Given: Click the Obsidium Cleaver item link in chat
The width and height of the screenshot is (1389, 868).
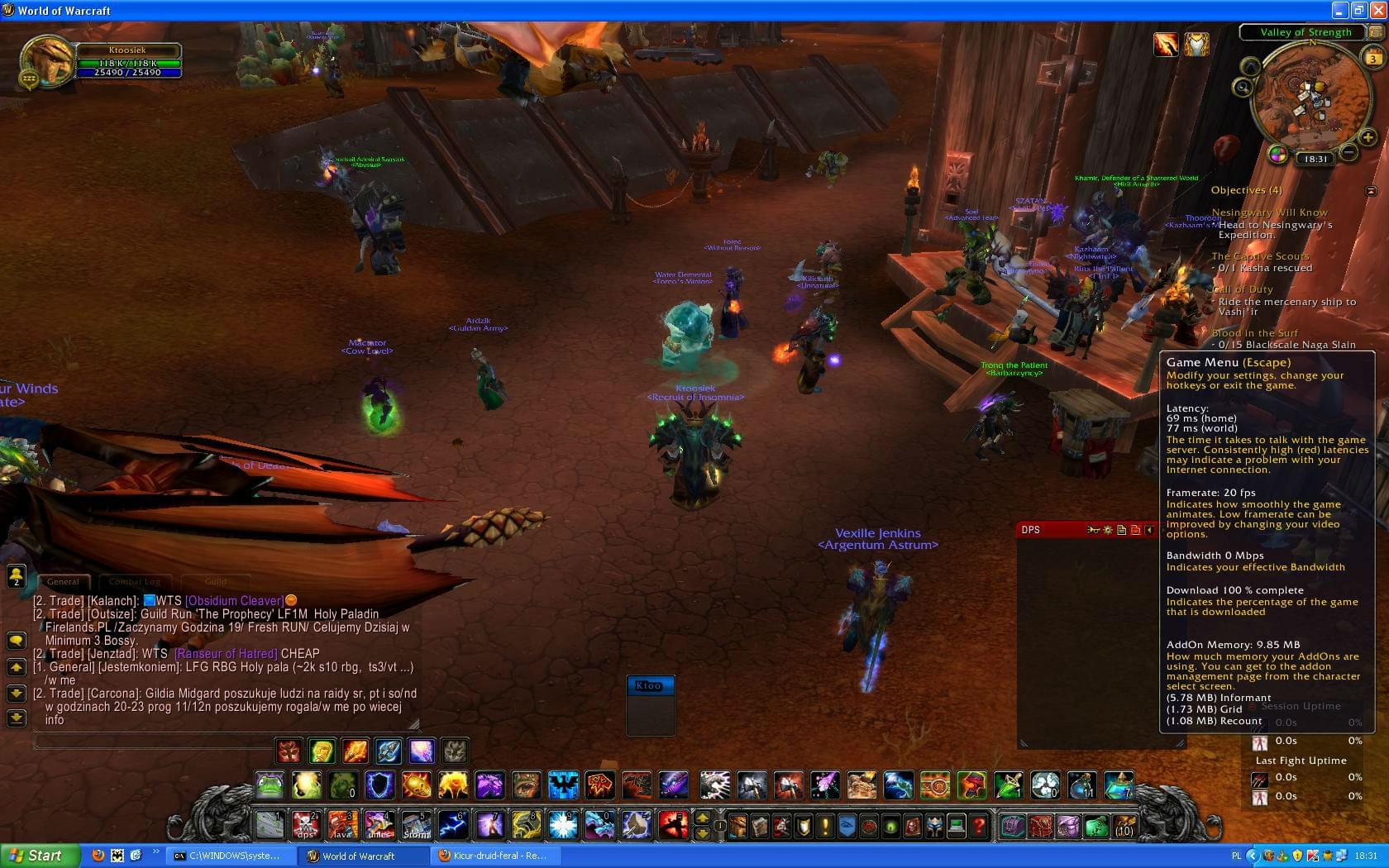Looking at the screenshot, I should coord(234,601).
